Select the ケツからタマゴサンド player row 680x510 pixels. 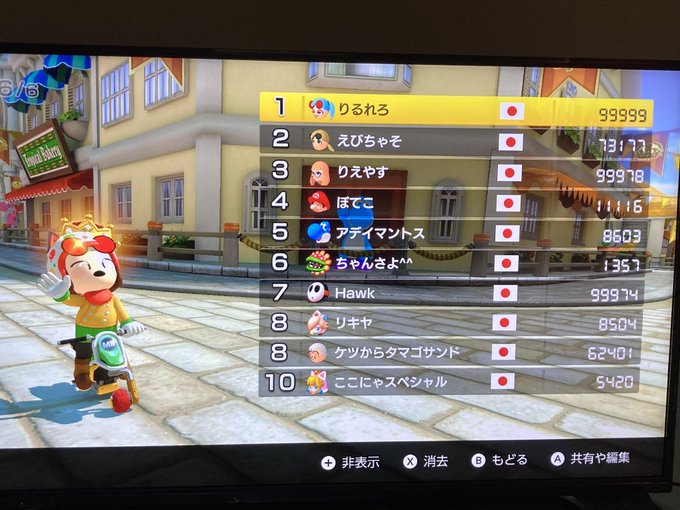(455, 352)
